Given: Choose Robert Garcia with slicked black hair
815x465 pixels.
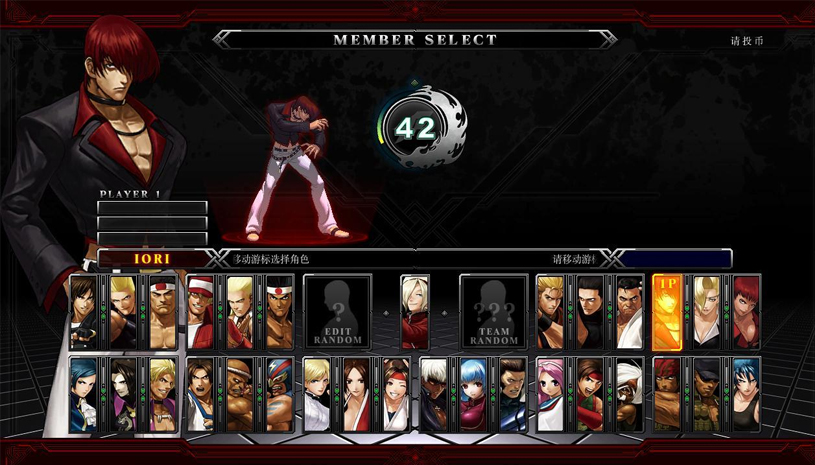Looking at the screenshot, I should [x=590, y=312].
